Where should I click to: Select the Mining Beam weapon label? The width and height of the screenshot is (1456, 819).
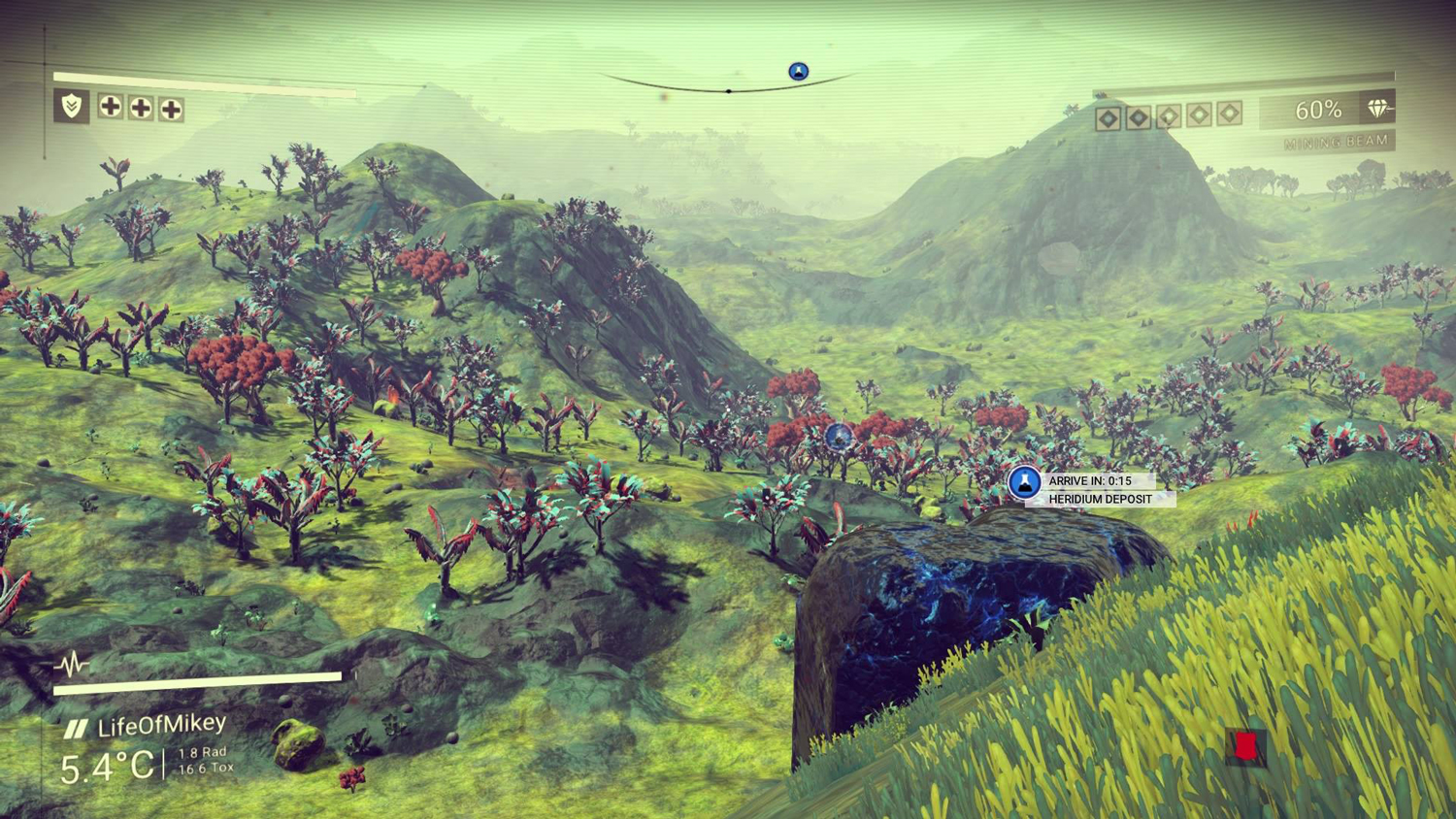click(x=1336, y=143)
